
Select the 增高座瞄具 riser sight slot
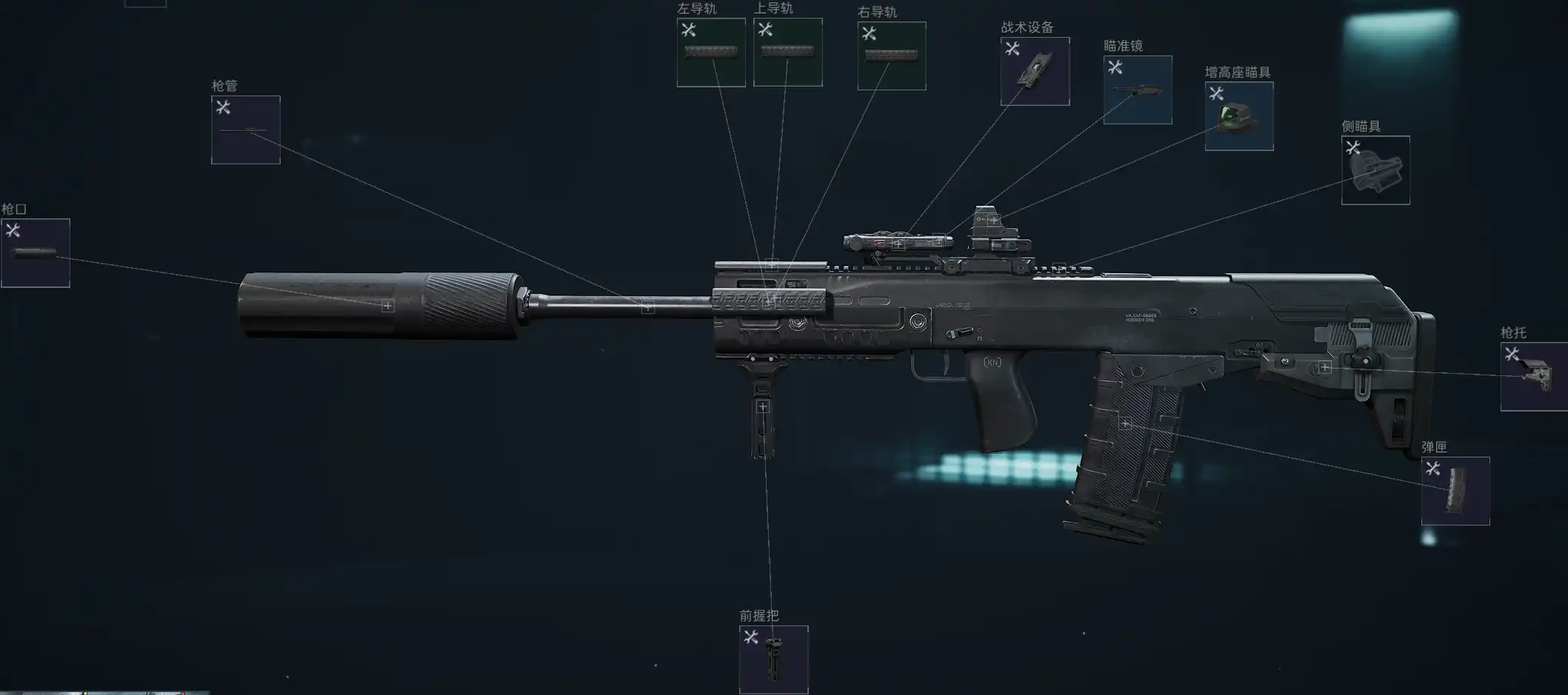(1239, 116)
